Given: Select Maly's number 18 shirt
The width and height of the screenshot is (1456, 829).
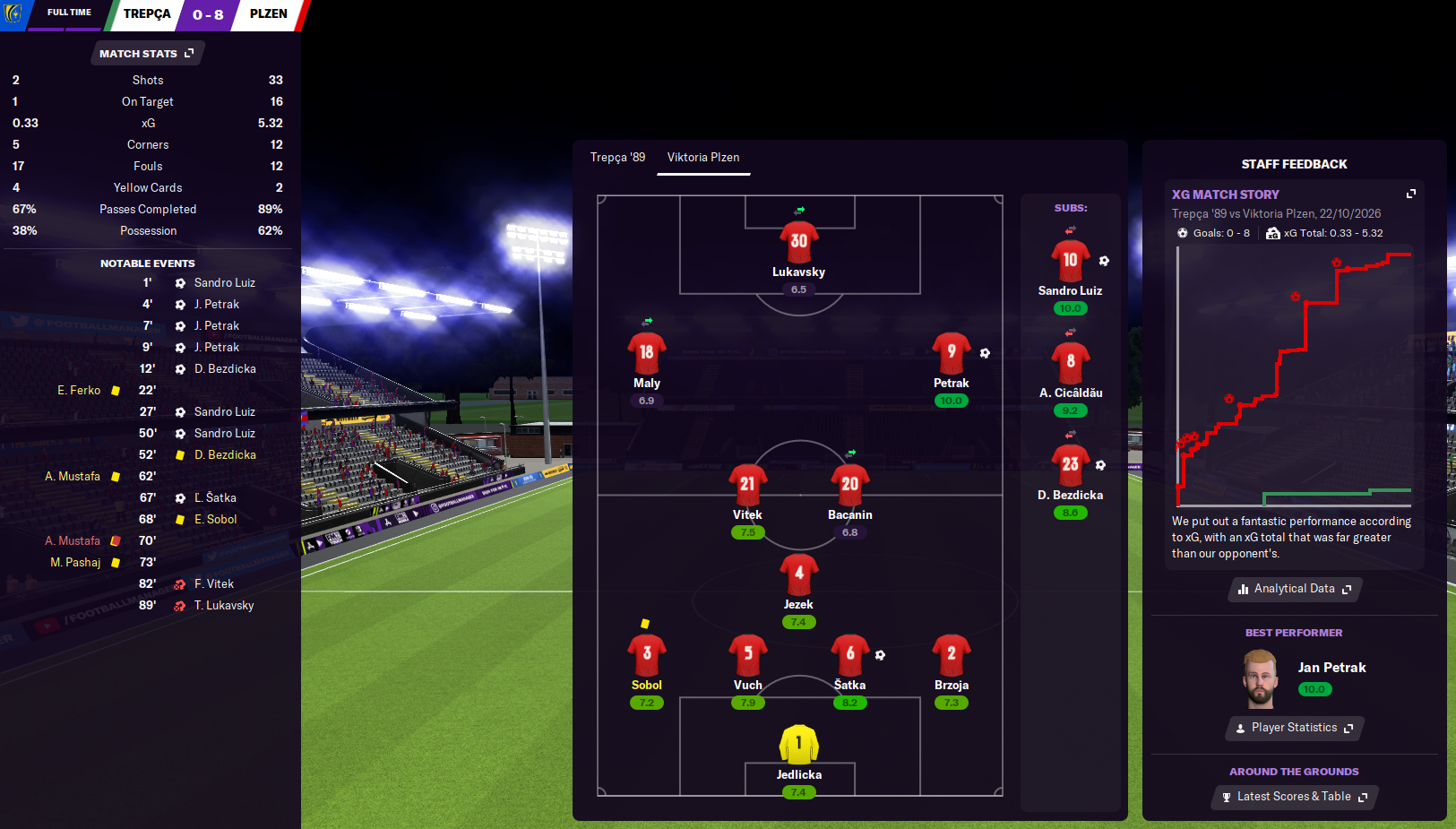Looking at the screenshot, I should pos(647,353).
